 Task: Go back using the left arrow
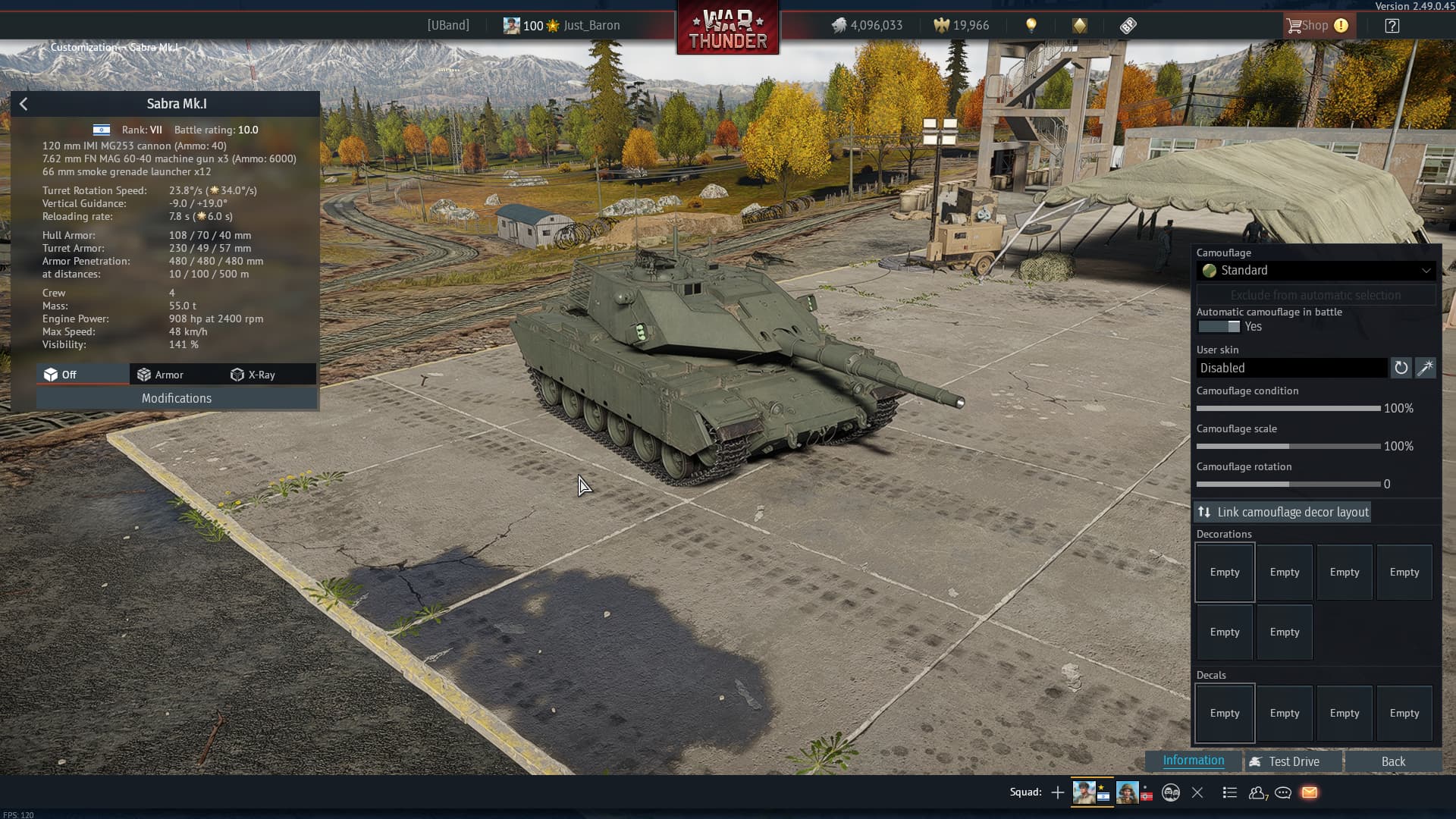click(x=24, y=104)
